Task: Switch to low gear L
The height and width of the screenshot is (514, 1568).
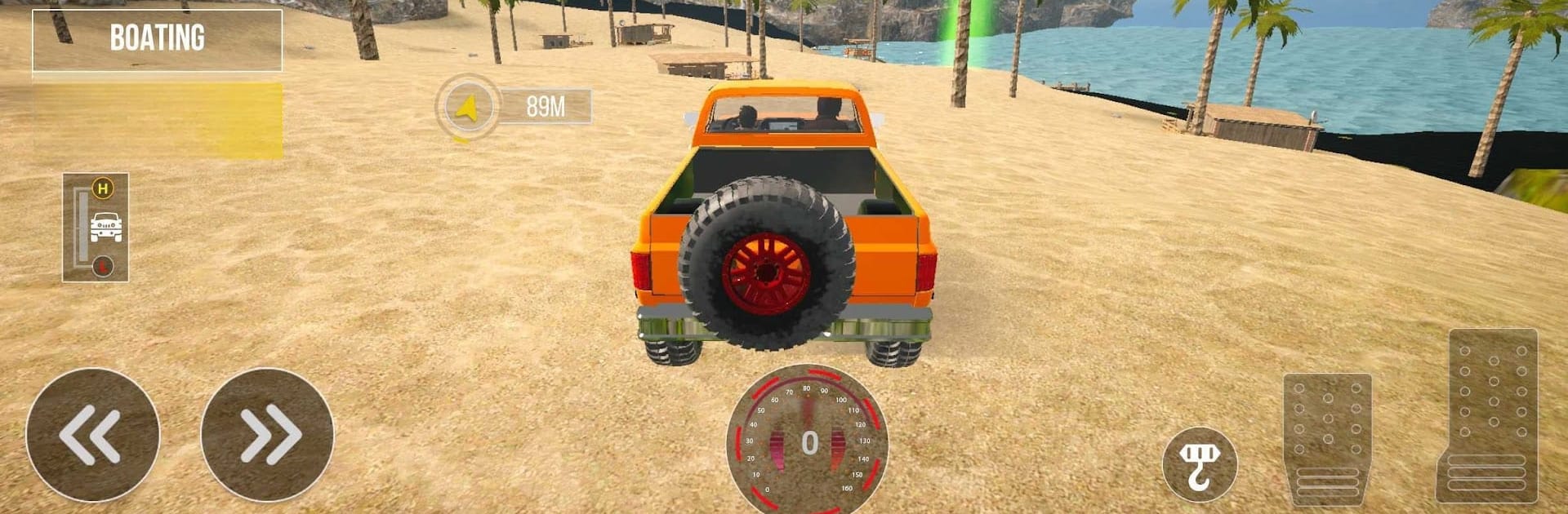Action: click(102, 266)
